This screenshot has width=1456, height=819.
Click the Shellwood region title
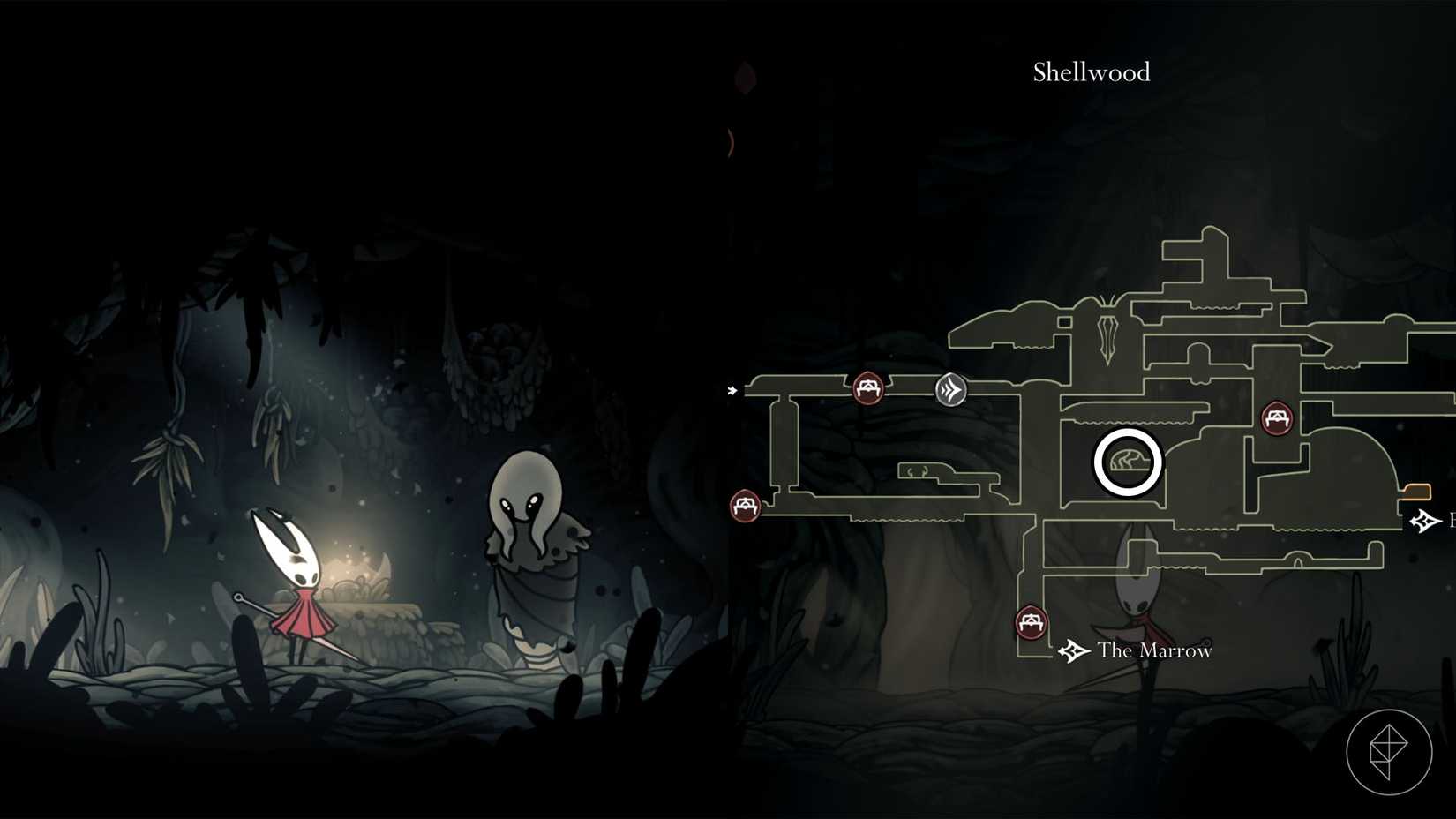[x=1092, y=72]
